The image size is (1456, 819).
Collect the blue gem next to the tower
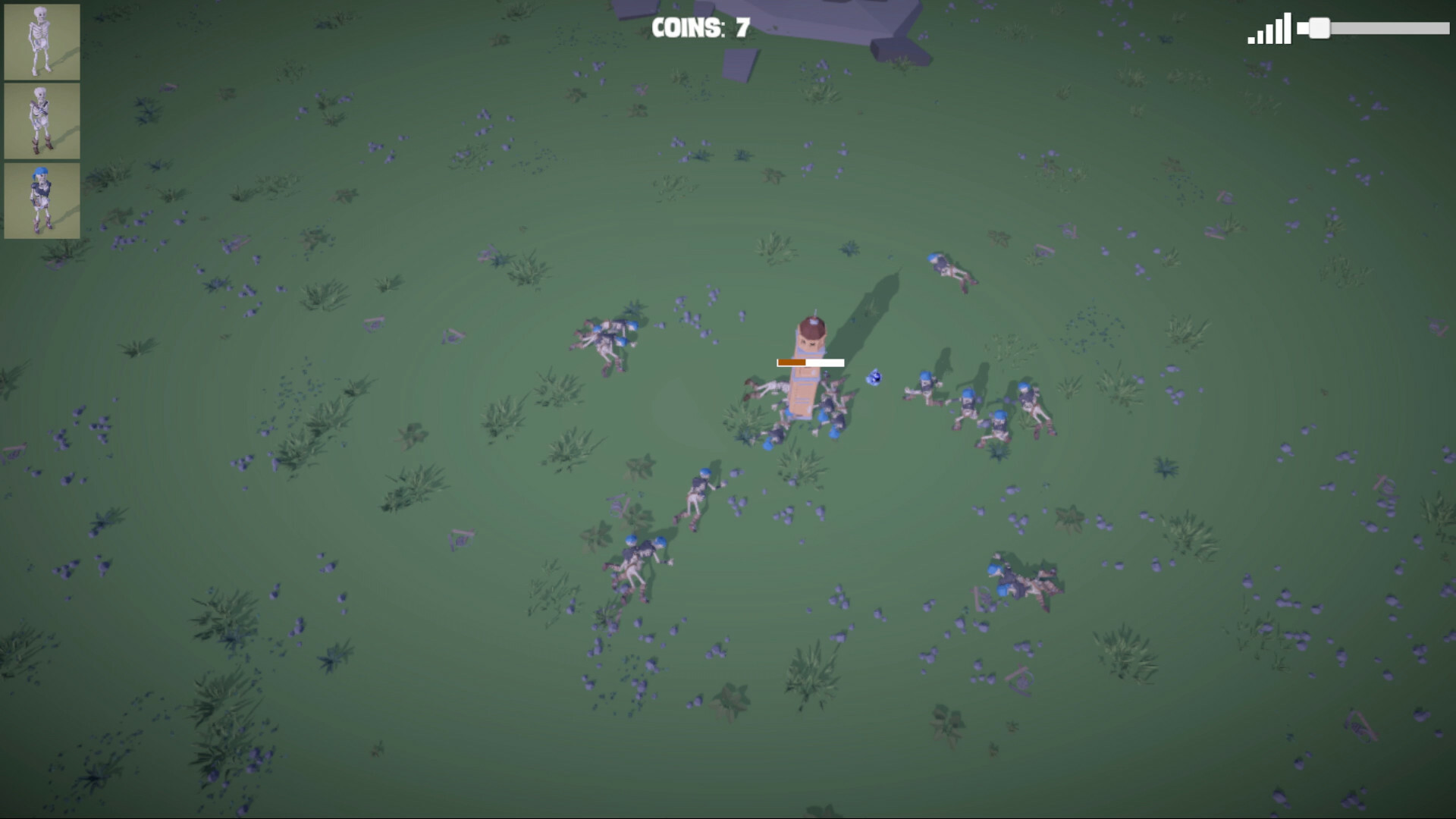(x=874, y=377)
